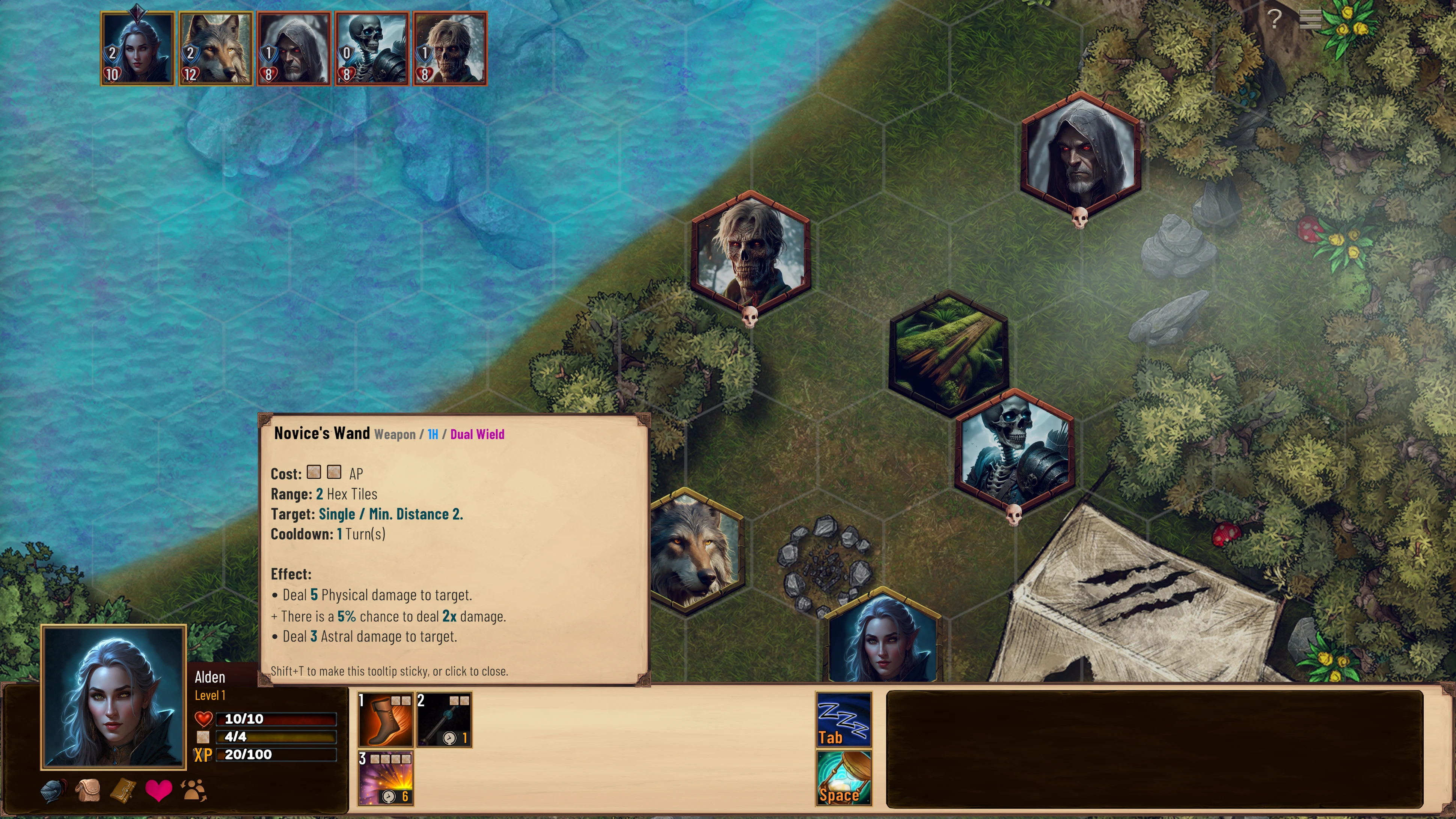Screen dimensions: 1456x819
Task: Select the wolf portrait in the turn order
Action: (x=216, y=48)
